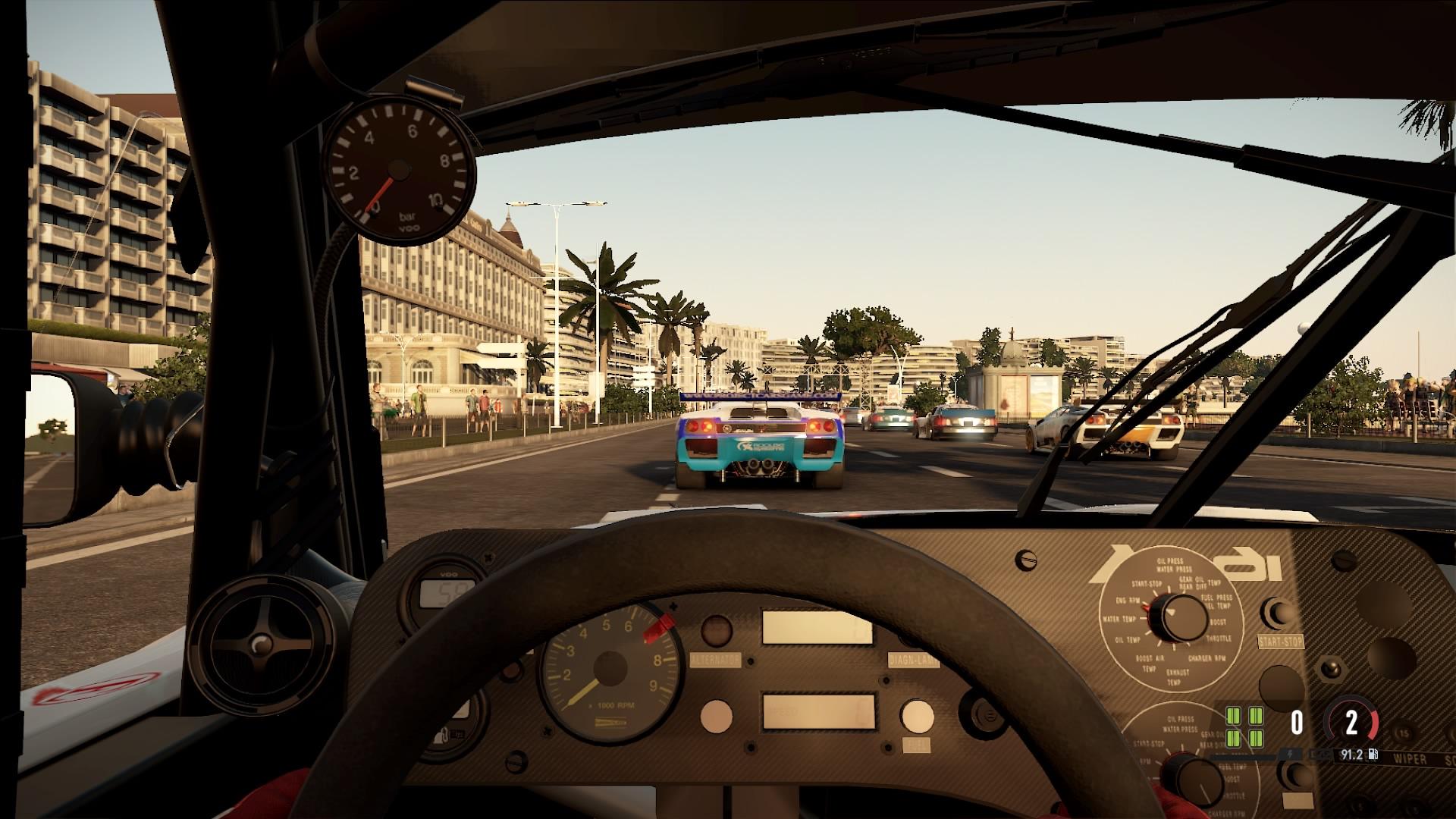Toggle the FUEL button on the dashboard
The height and width of the screenshot is (819, 1456).
coord(918,717)
